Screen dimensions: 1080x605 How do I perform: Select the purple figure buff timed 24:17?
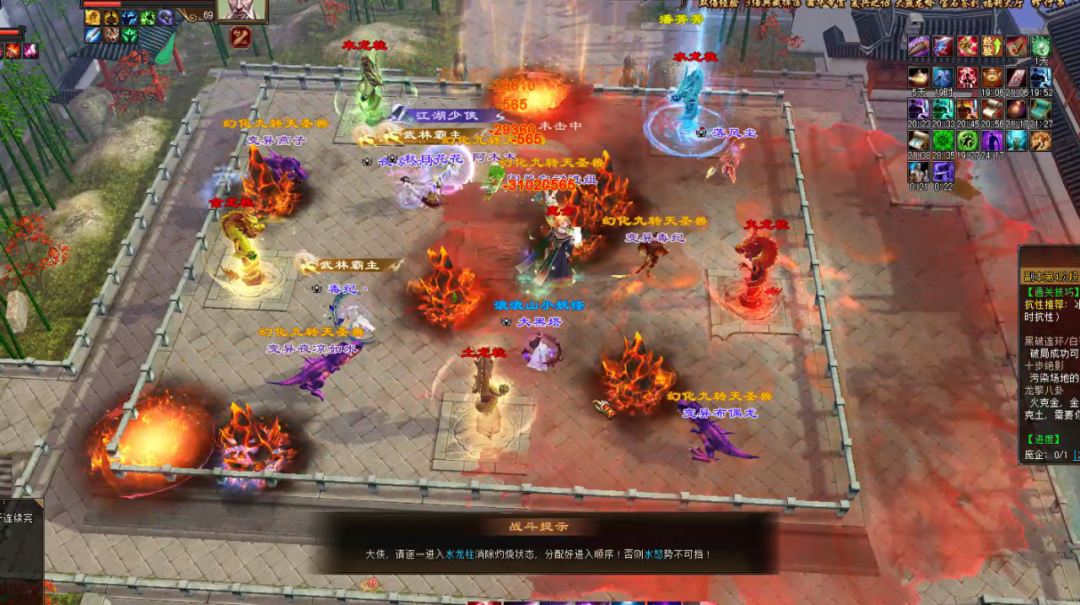point(992,140)
